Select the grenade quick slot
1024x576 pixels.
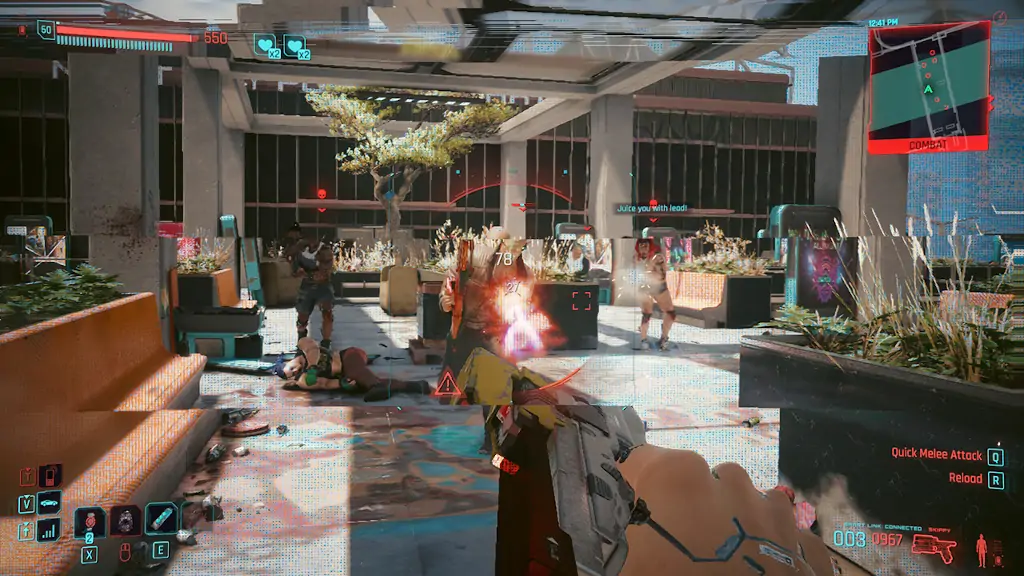pyautogui.click(x=89, y=521)
